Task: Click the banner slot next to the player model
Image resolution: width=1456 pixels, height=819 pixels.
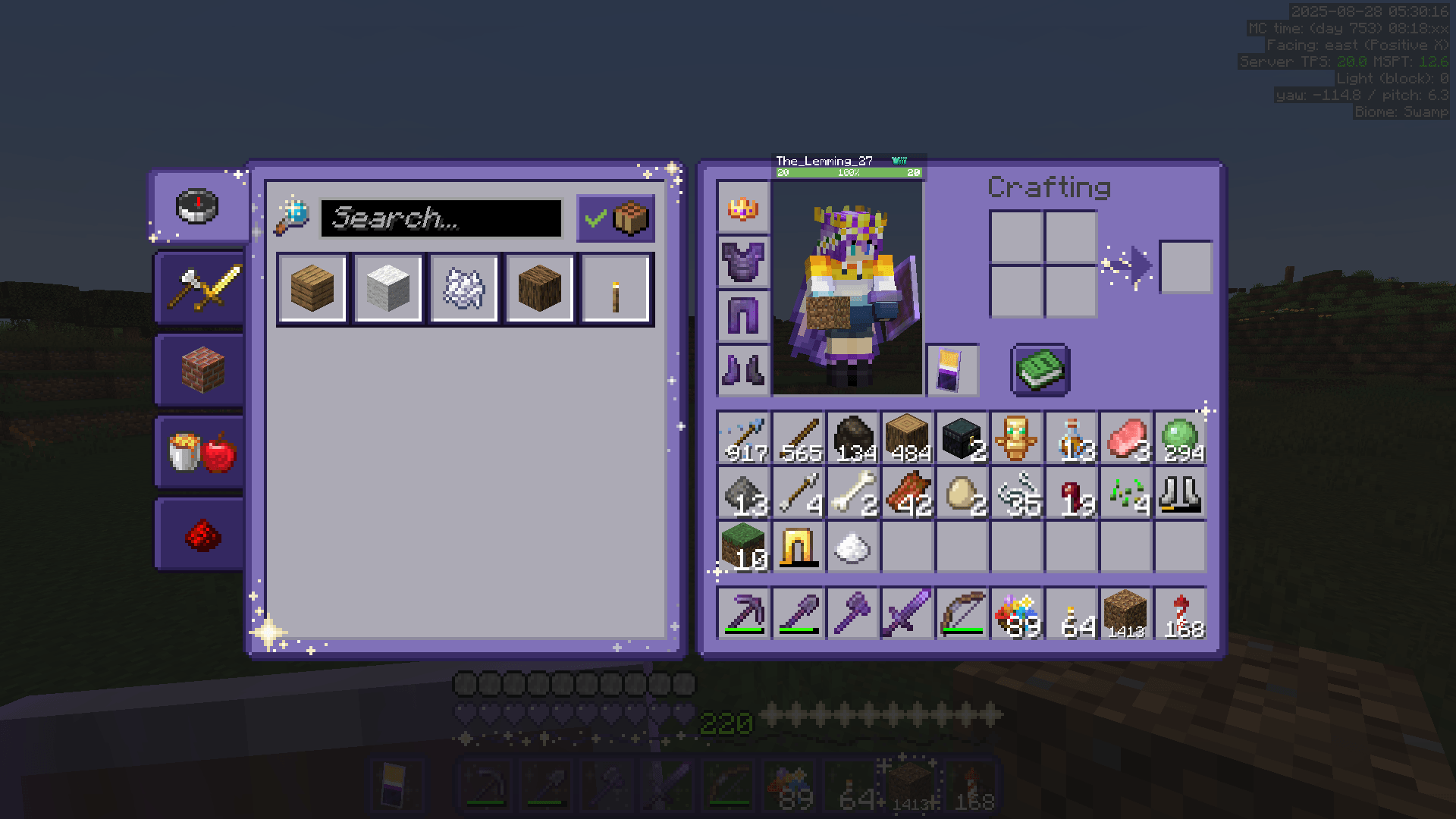Action: click(952, 371)
